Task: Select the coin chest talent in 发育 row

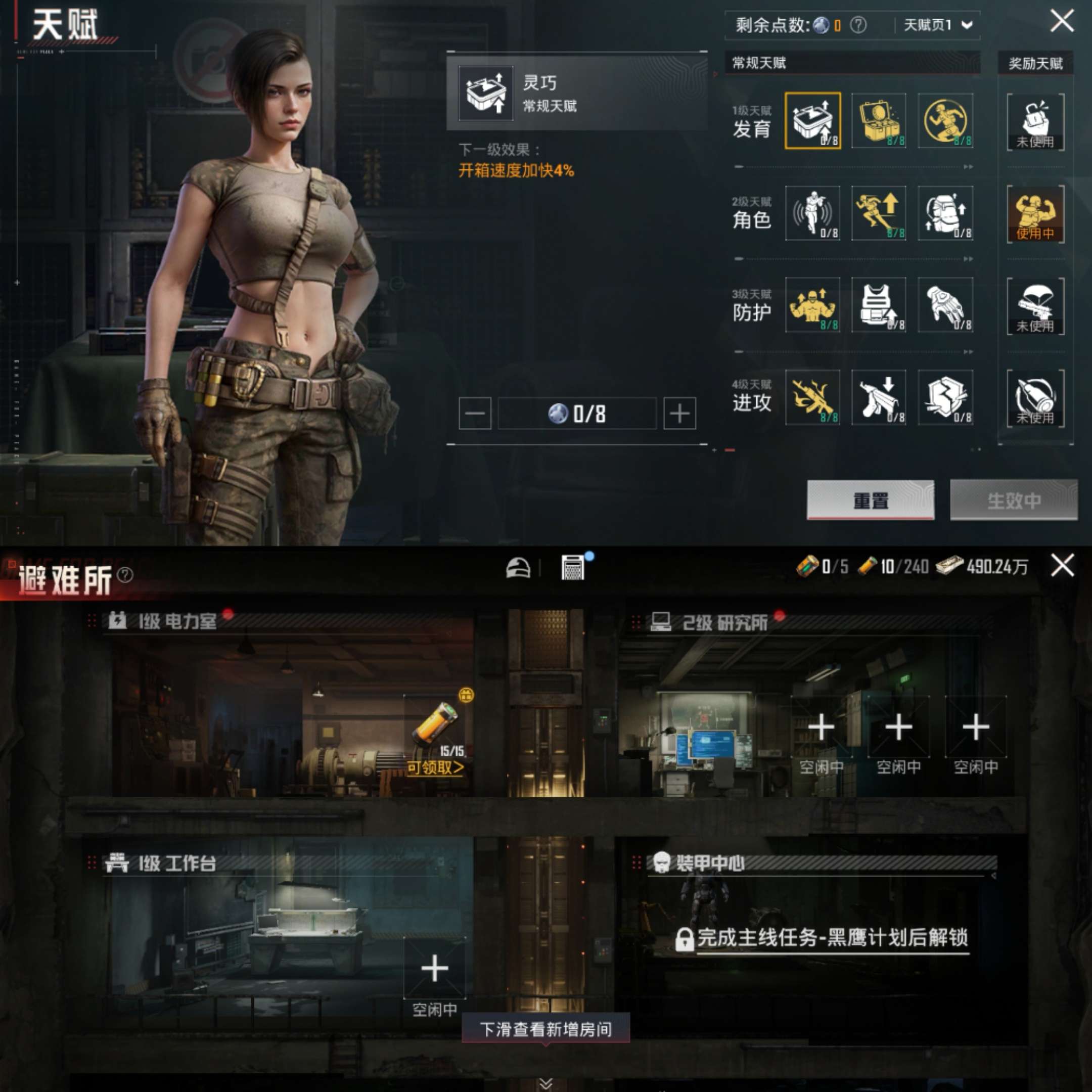Action: (x=880, y=120)
